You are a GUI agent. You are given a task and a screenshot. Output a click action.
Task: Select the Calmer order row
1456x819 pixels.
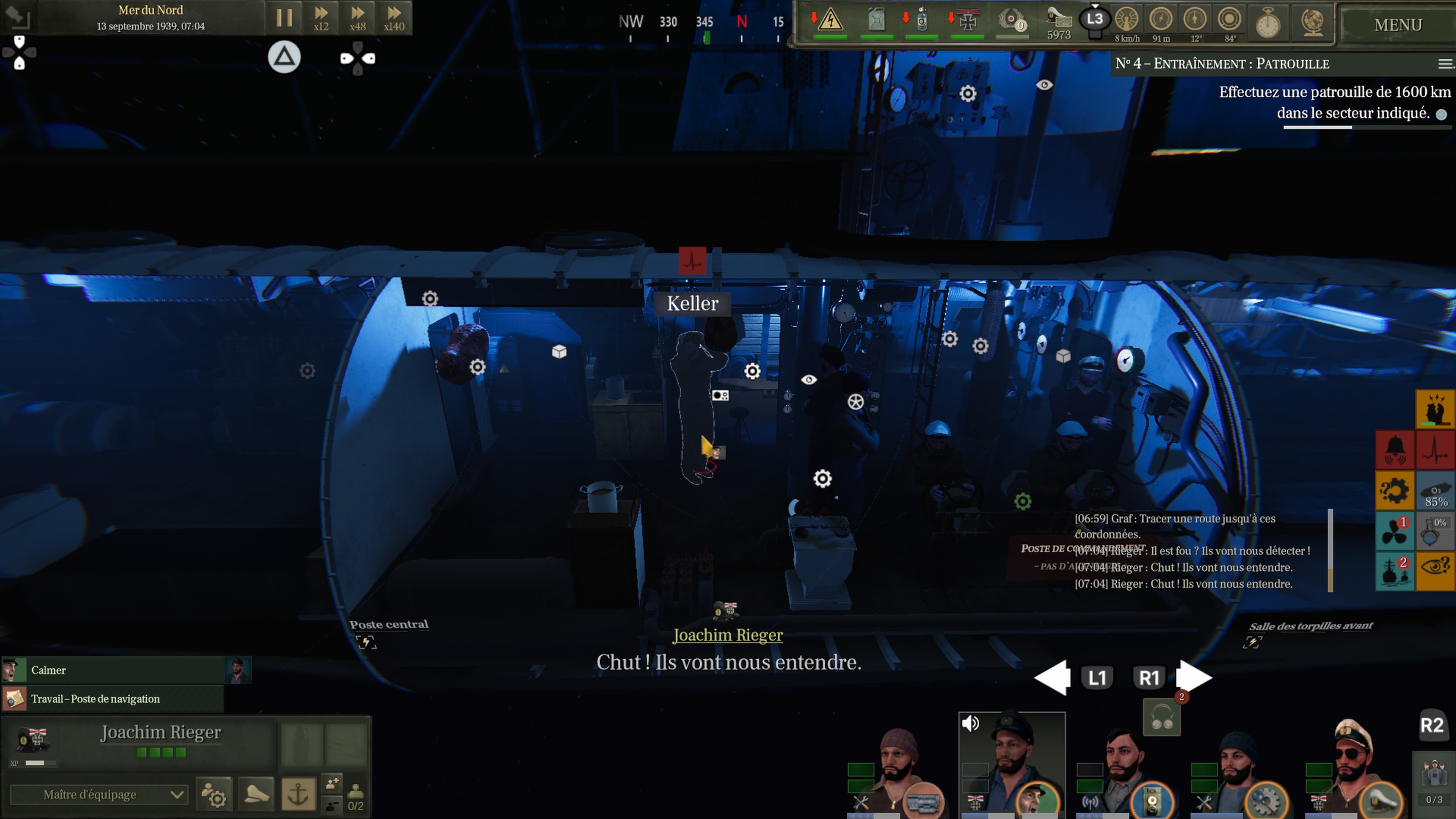tap(113, 670)
